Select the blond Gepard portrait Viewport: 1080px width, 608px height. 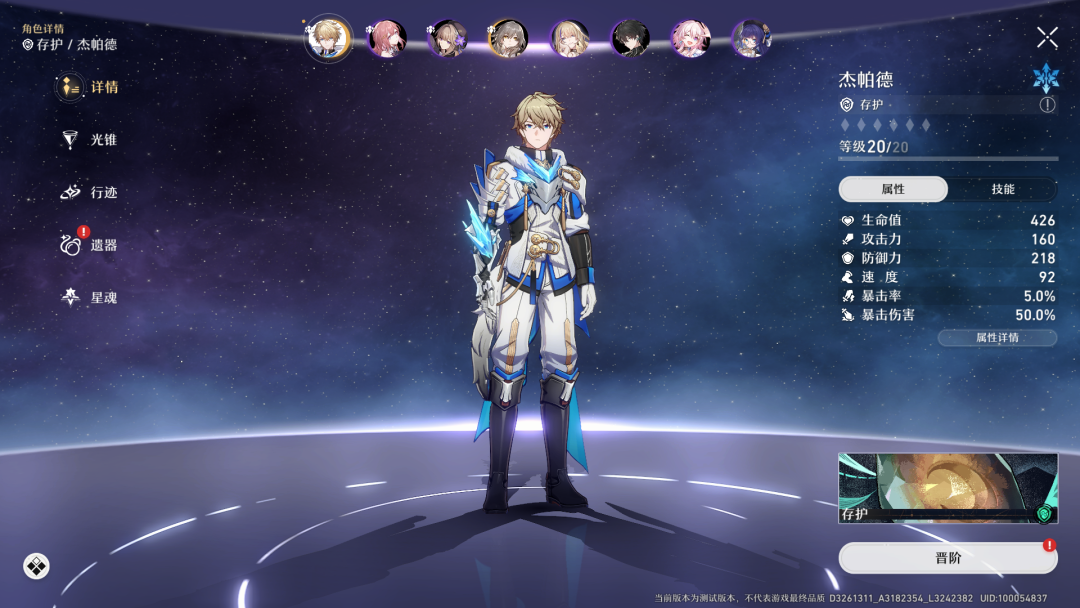(x=327, y=38)
